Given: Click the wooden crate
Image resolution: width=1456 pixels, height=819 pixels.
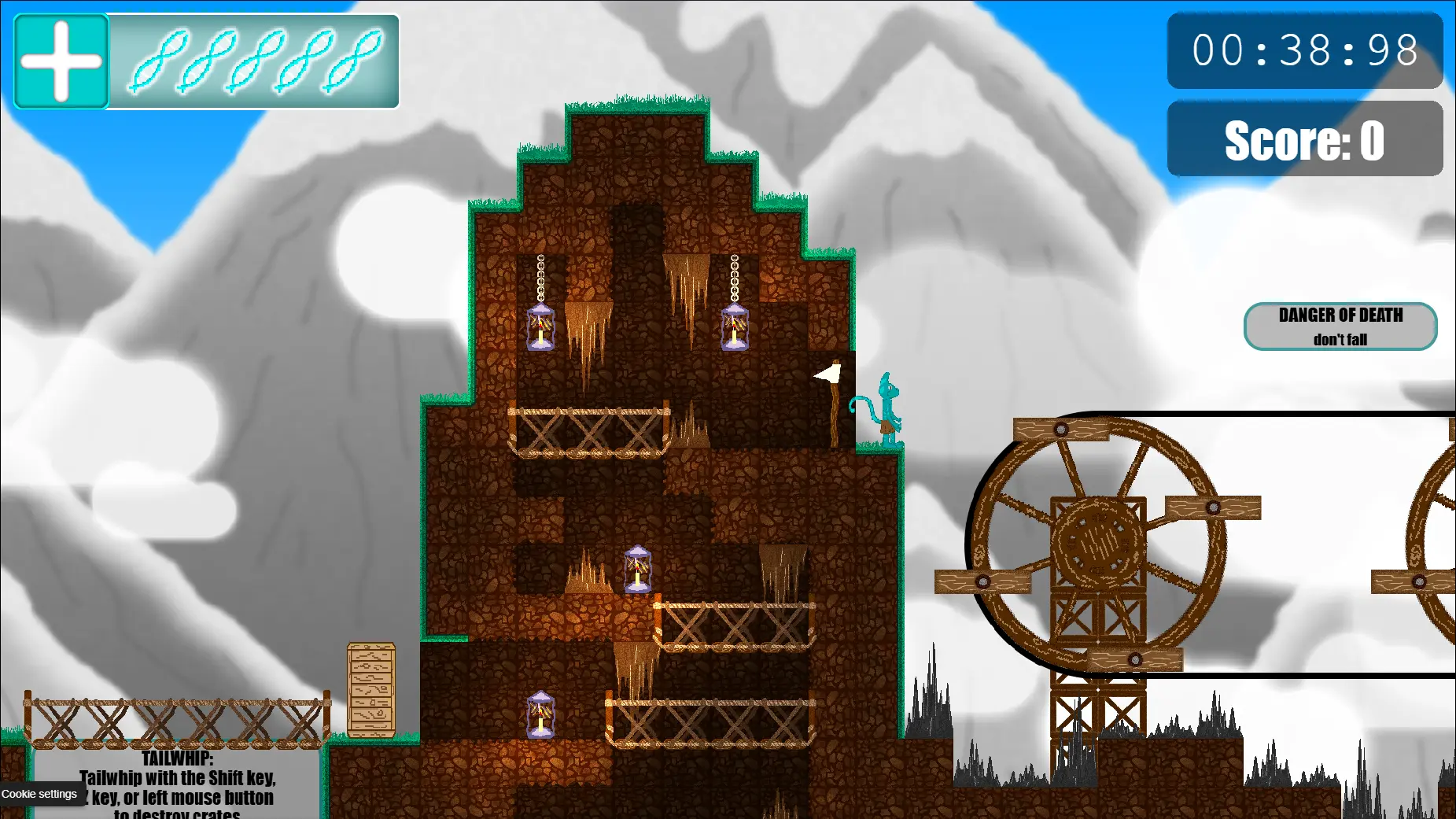Looking at the screenshot, I should tap(370, 688).
